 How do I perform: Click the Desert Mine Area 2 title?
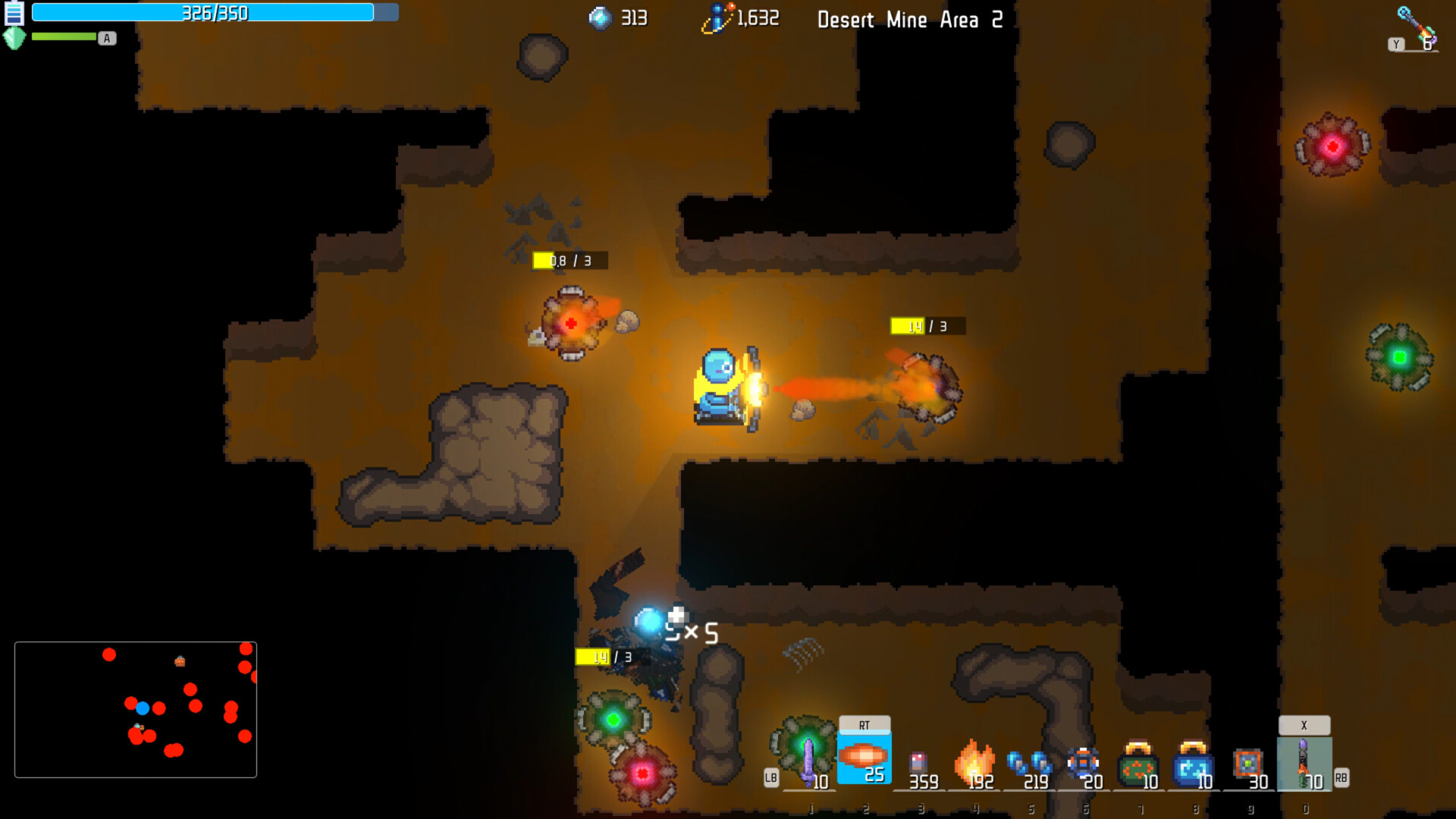tap(909, 20)
